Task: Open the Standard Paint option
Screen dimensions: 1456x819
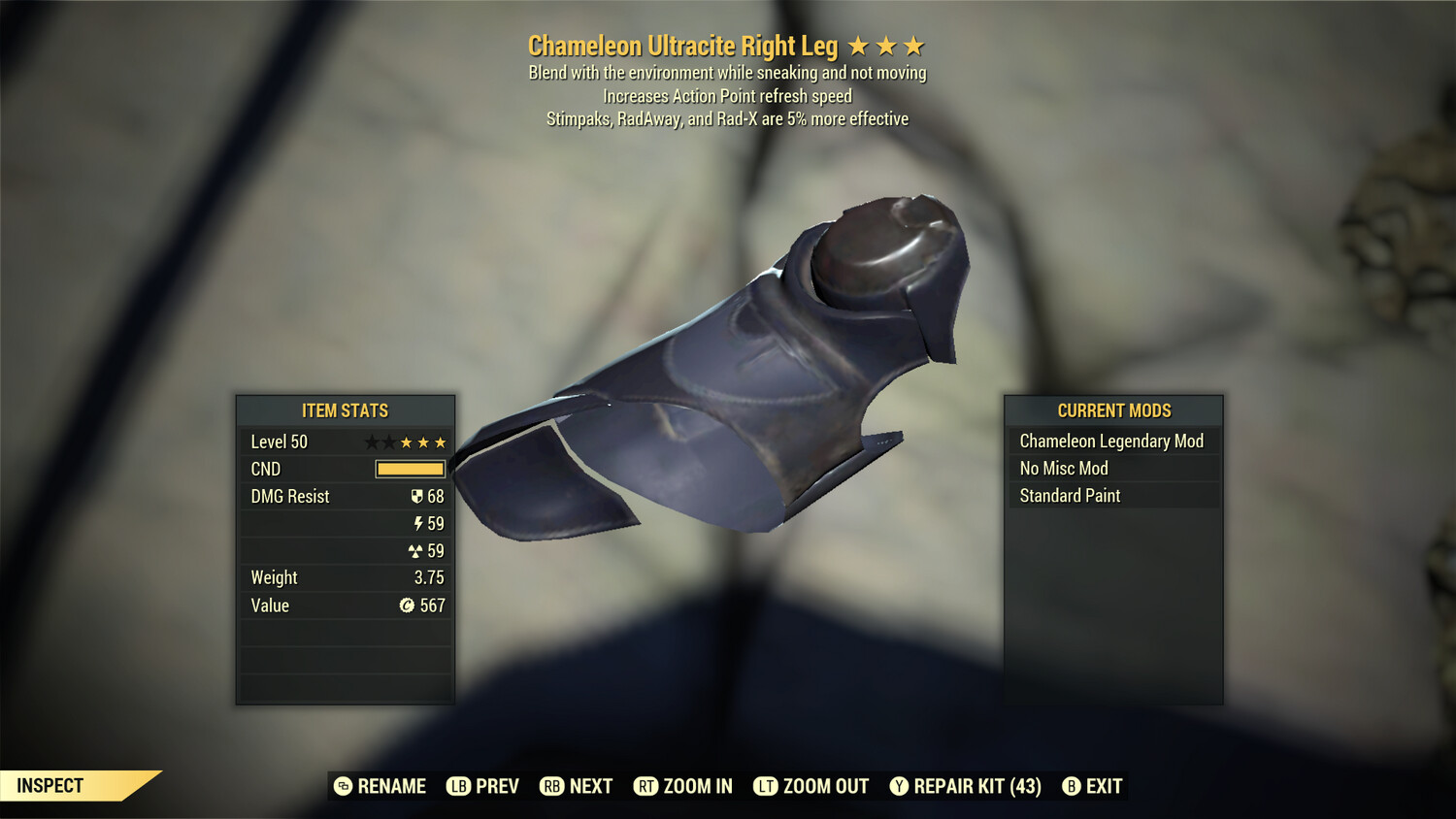Action: coord(1069,496)
